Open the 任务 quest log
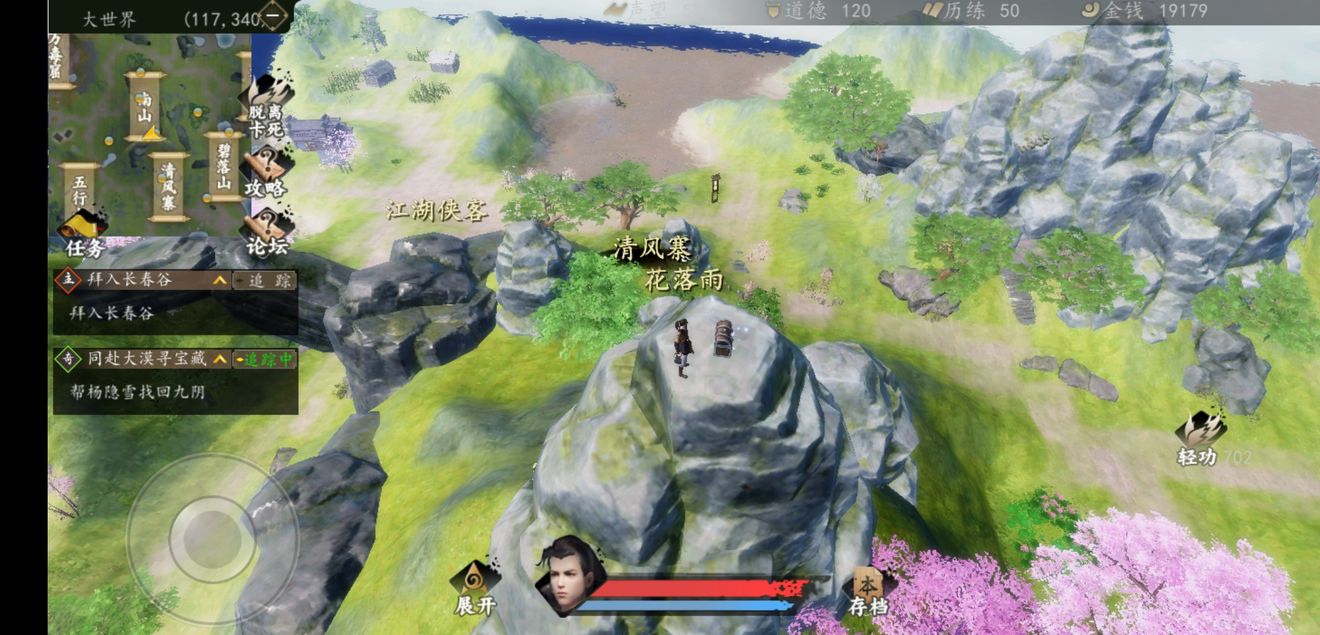1320x635 pixels. pyautogui.click(x=84, y=234)
